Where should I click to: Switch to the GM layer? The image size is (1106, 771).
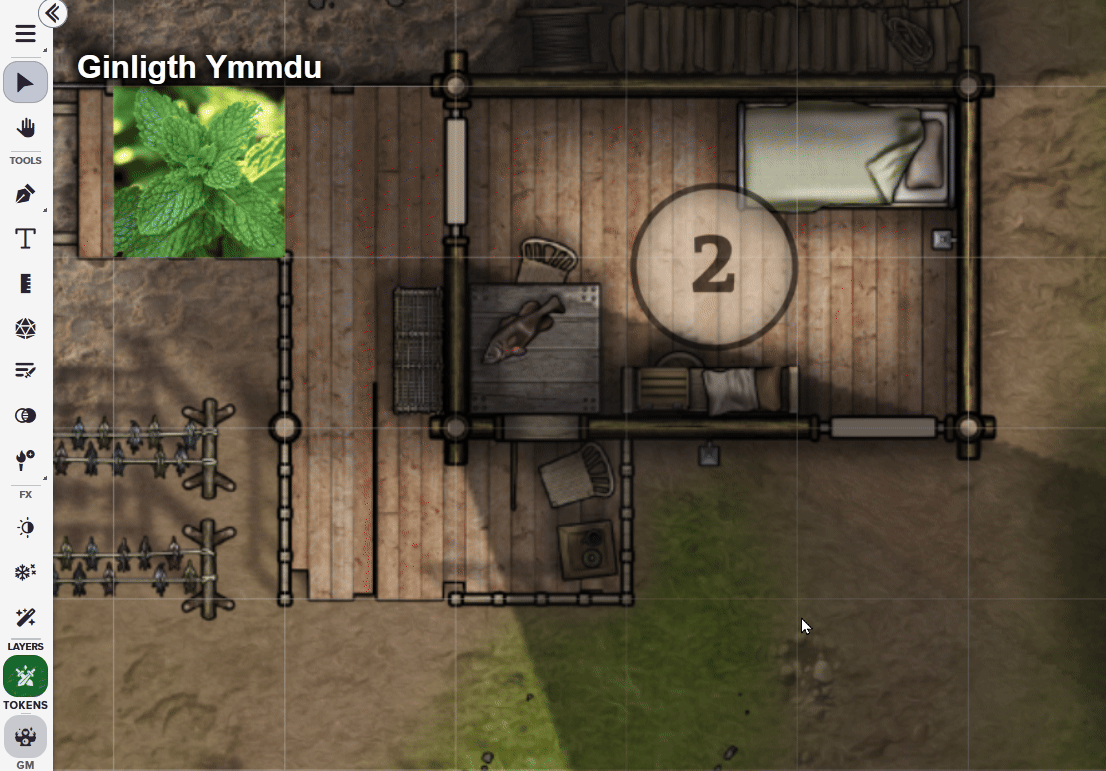[x=26, y=738]
